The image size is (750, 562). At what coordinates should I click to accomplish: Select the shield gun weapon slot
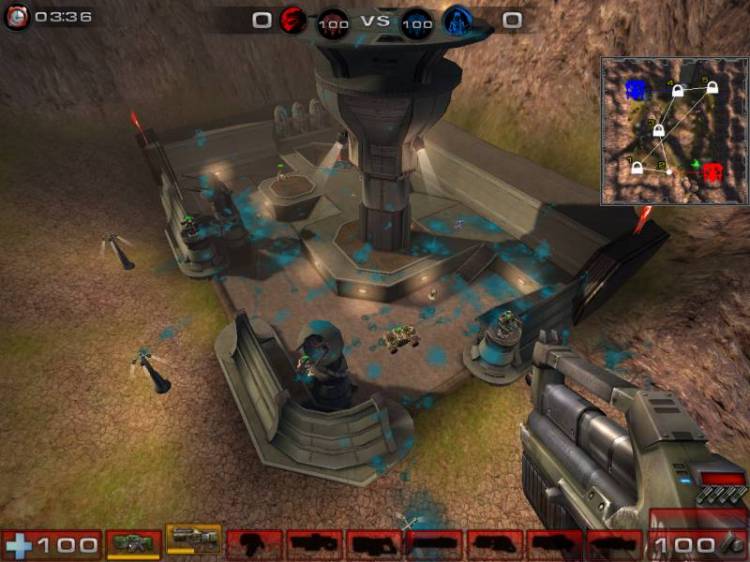133,544
